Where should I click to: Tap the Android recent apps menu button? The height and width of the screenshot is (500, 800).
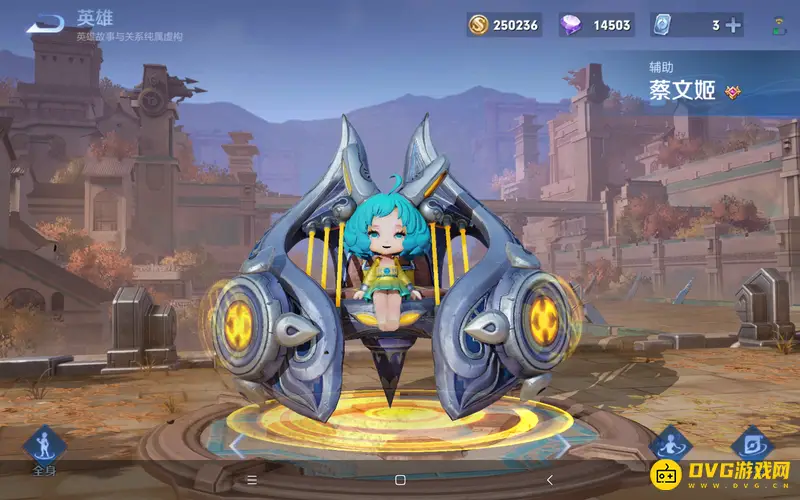click(x=252, y=480)
